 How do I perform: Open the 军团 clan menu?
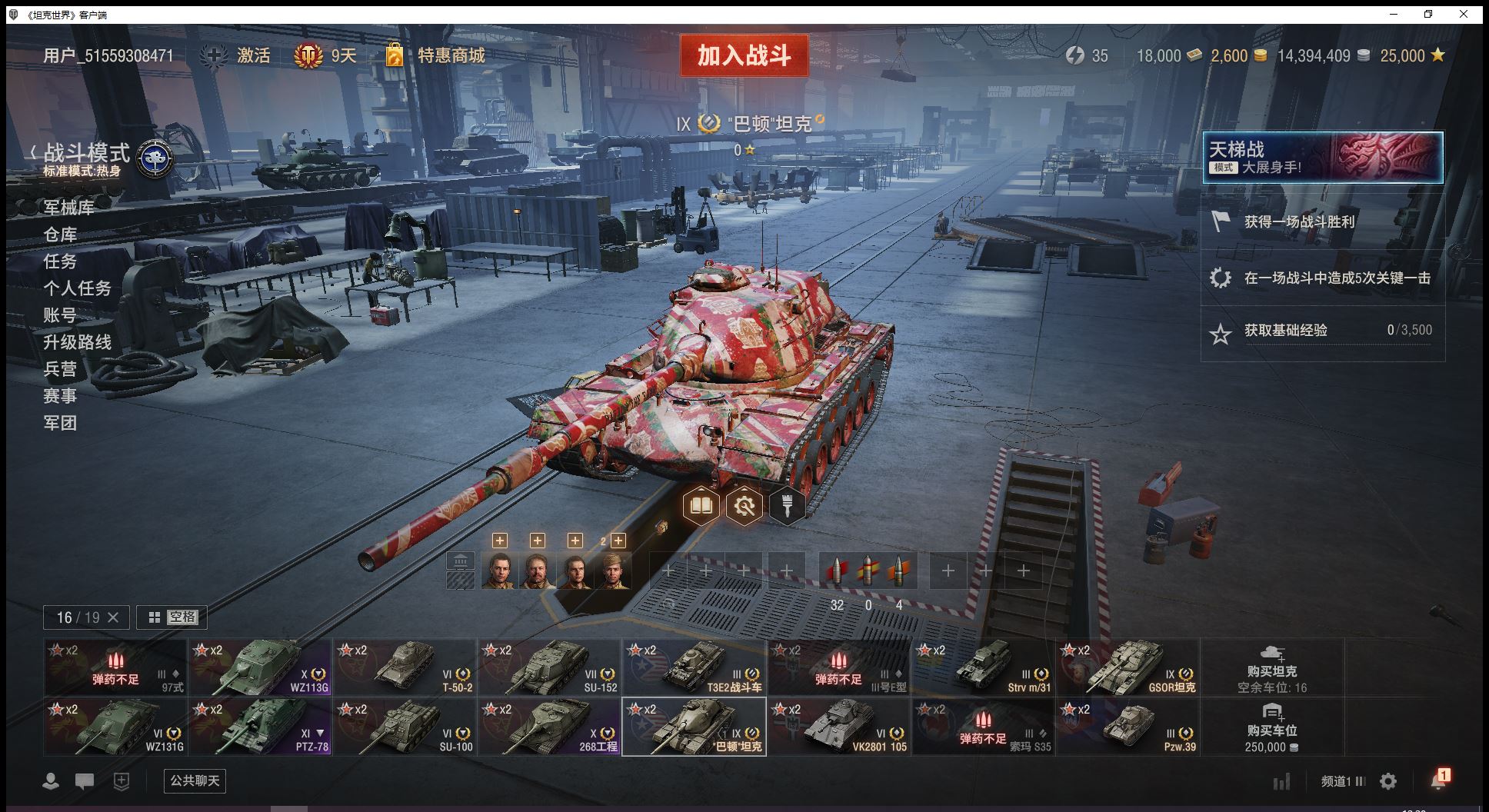tap(60, 423)
